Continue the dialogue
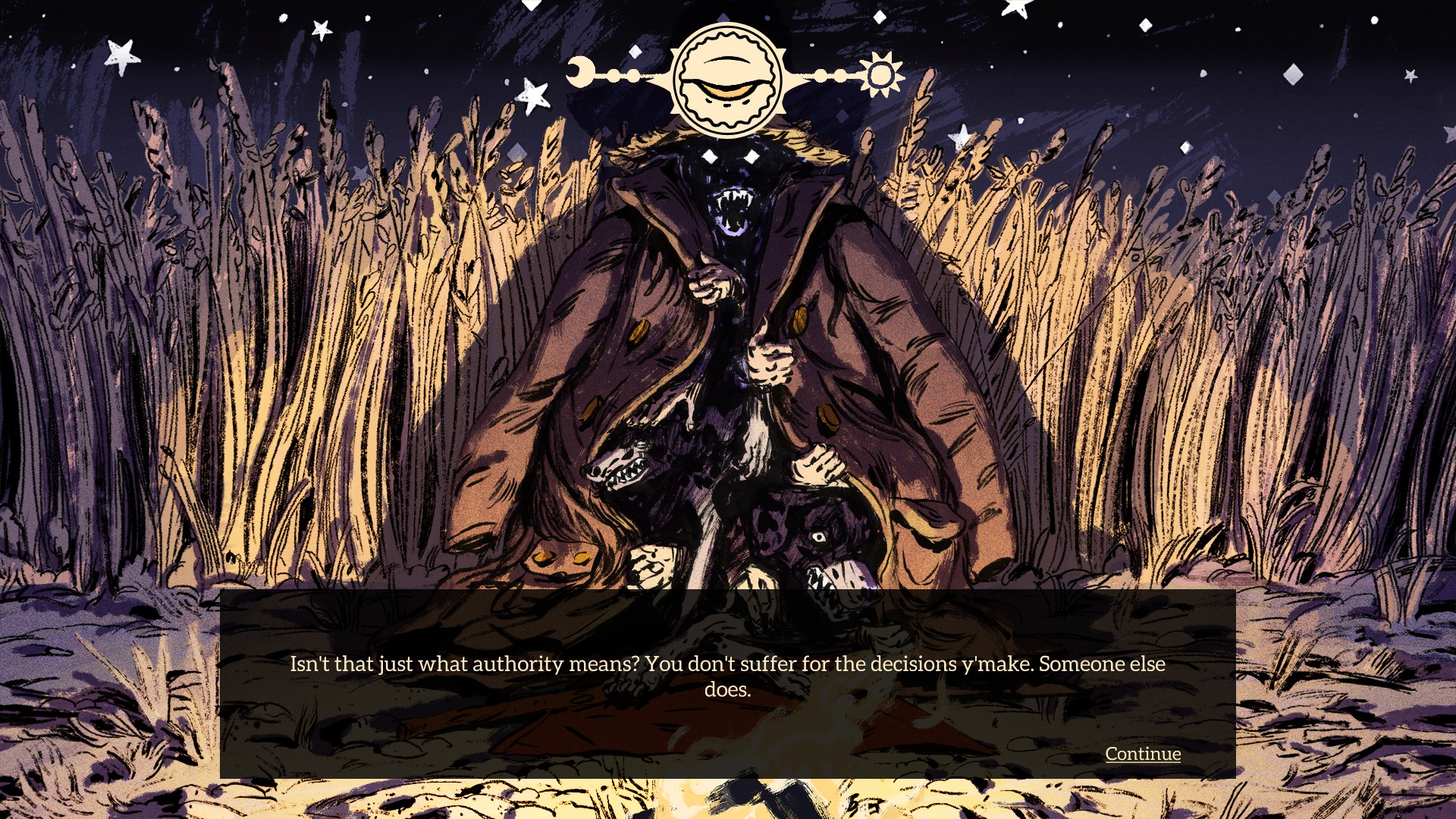Viewport: 1456px width, 819px height. [x=1142, y=754]
